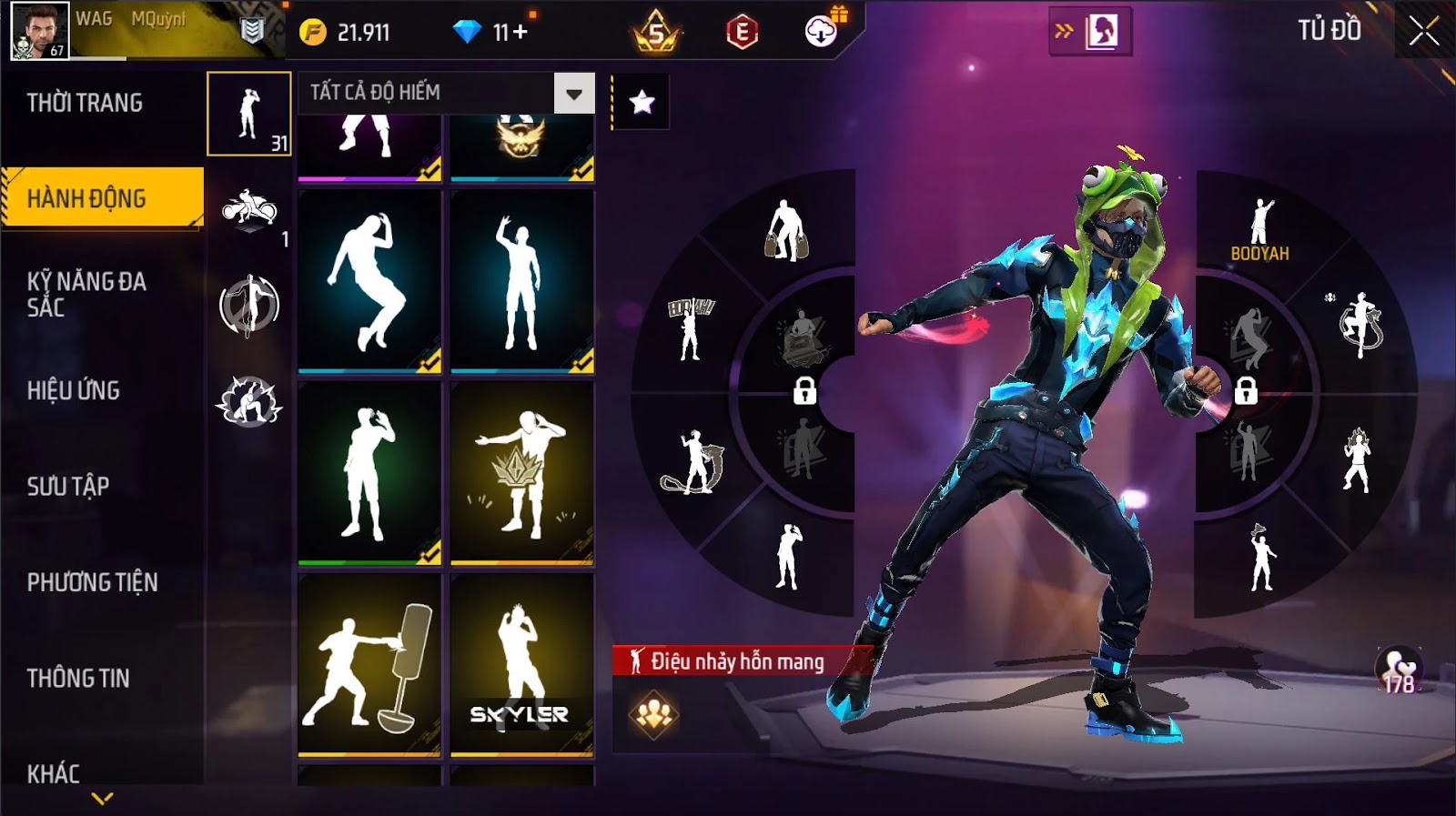Choose the rank badge emote tile
The height and width of the screenshot is (816, 1456).
pyautogui.click(x=521, y=472)
